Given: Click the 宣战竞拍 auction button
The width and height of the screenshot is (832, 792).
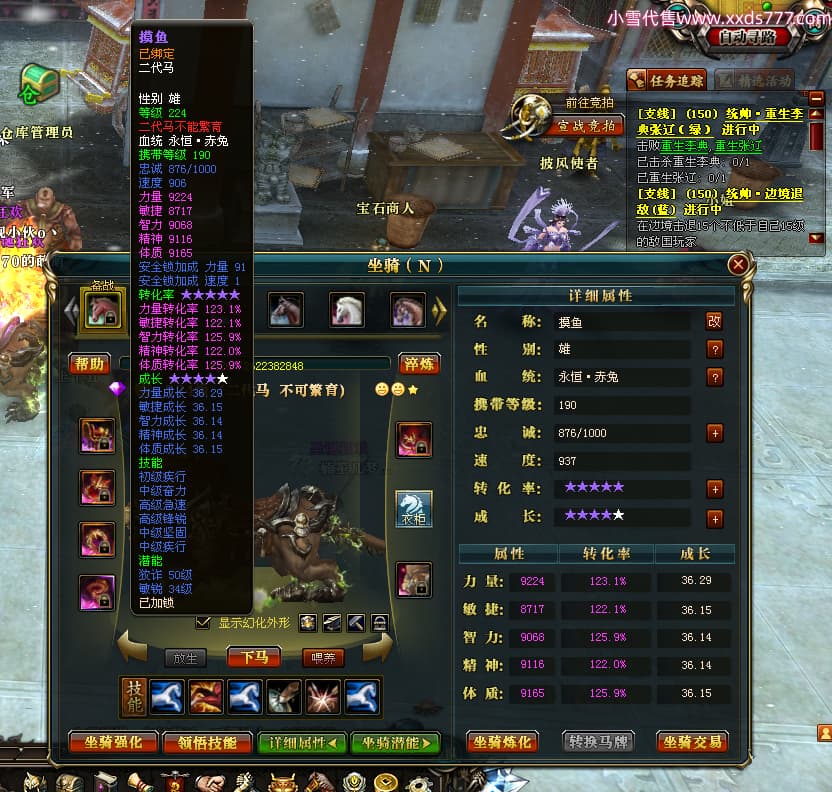Looking at the screenshot, I should click(x=585, y=126).
